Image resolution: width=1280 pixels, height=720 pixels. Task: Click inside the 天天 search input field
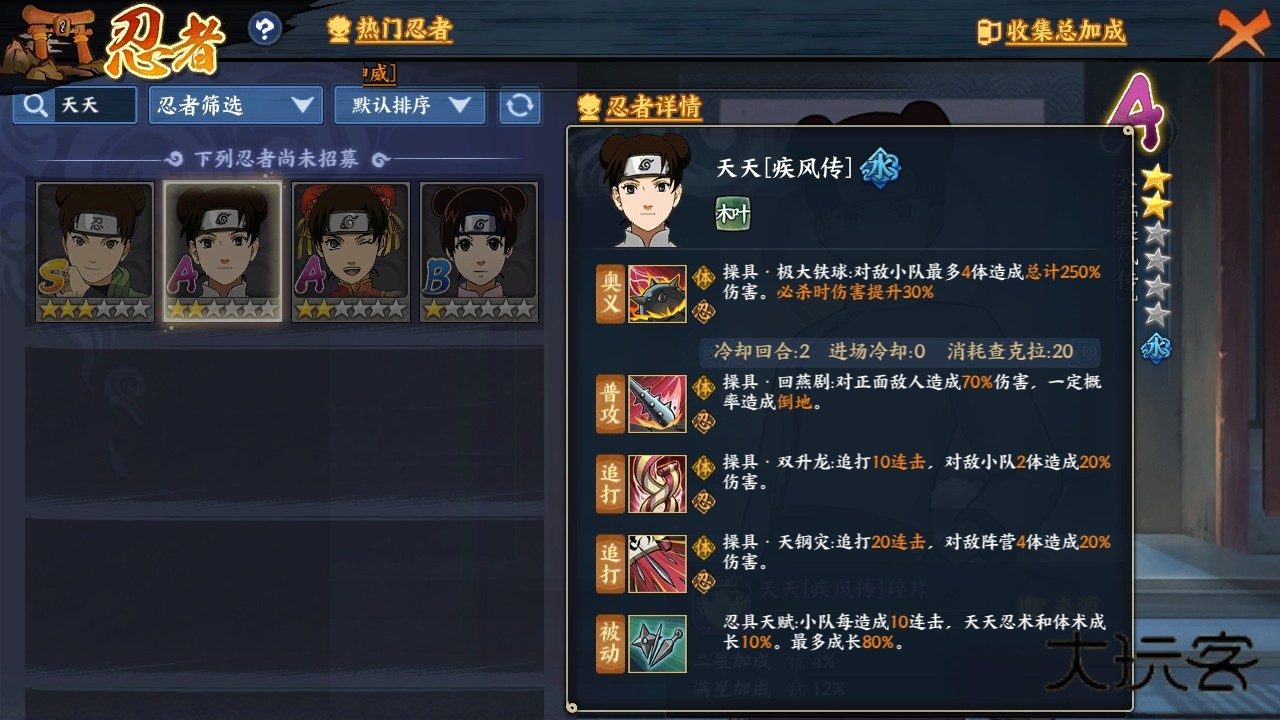95,104
